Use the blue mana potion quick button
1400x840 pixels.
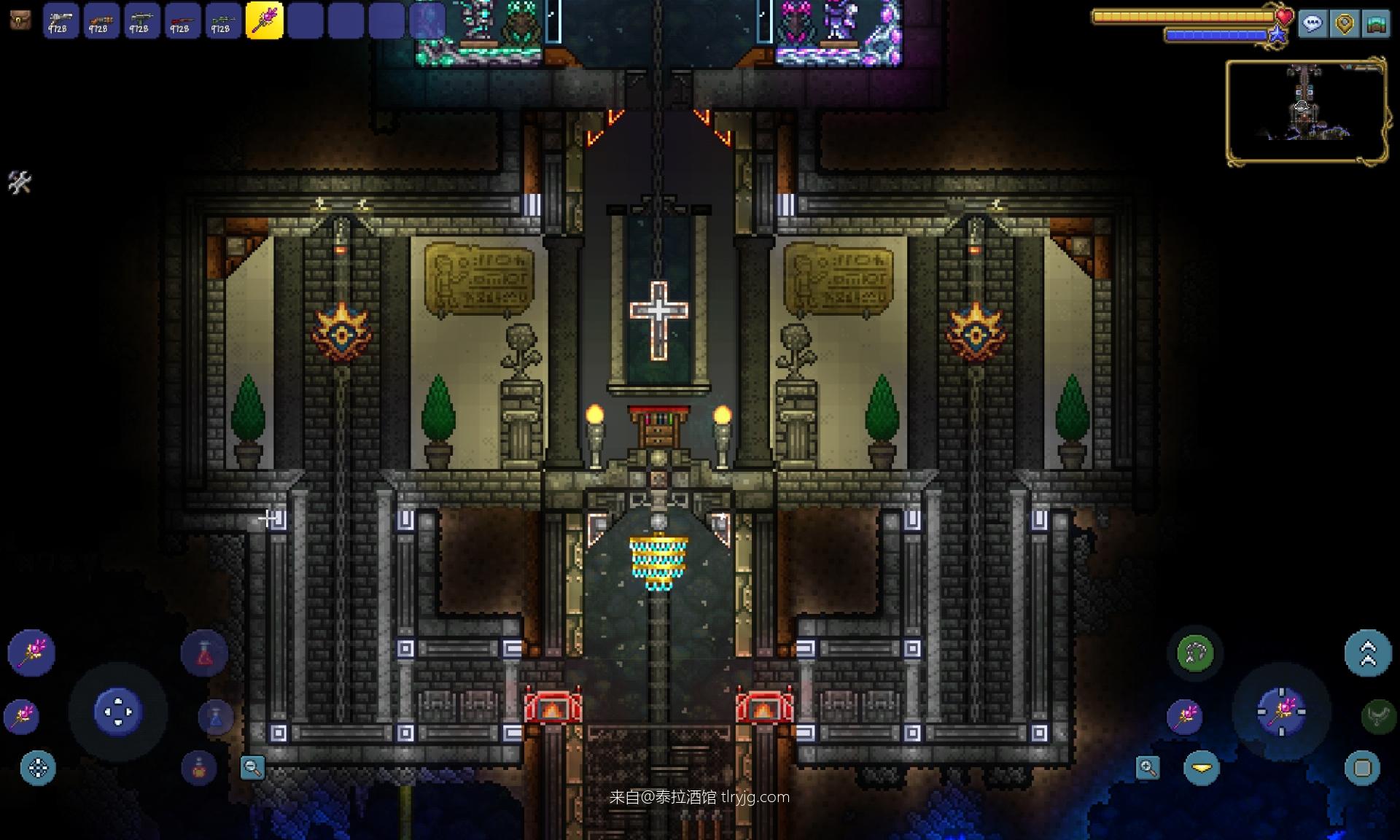coord(216,717)
